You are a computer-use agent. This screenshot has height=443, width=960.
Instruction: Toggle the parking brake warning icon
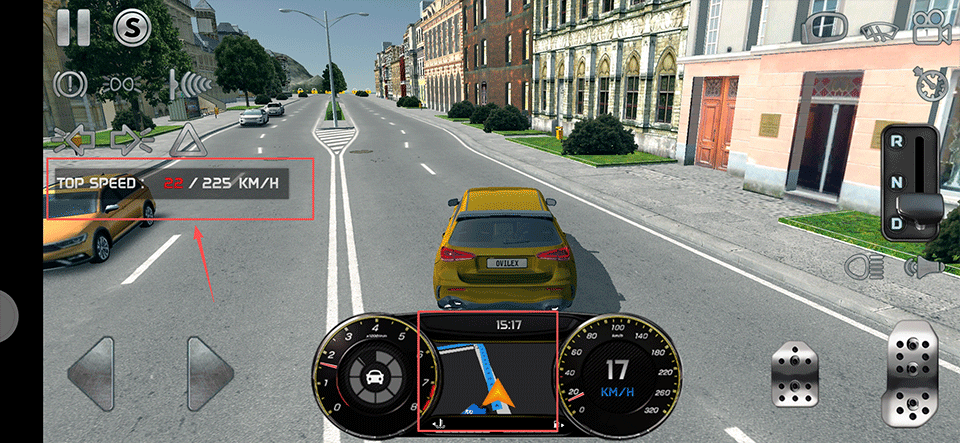[71, 83]
